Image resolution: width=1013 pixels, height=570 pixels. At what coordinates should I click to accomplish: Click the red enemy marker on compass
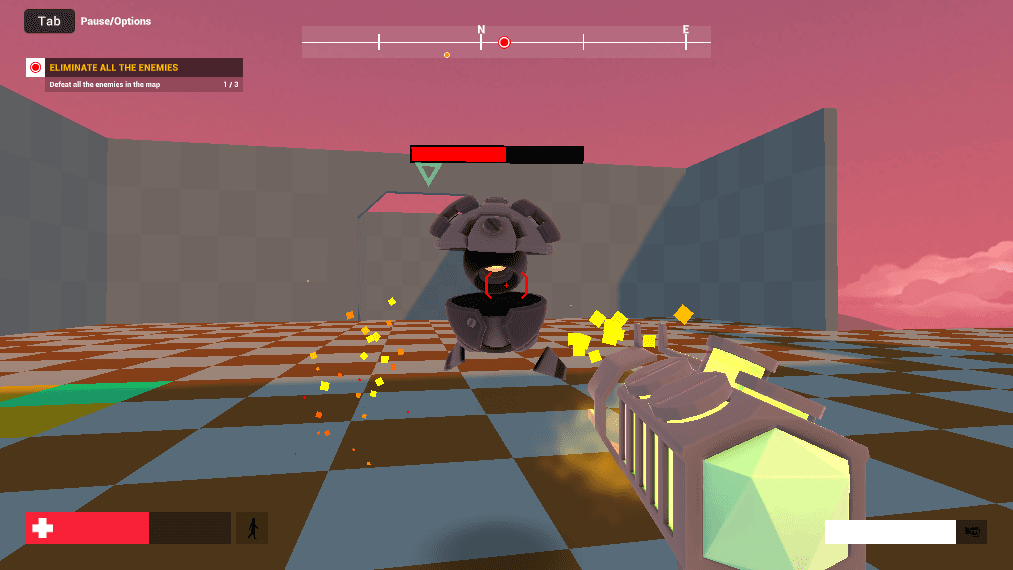click(x=504, y=42)
